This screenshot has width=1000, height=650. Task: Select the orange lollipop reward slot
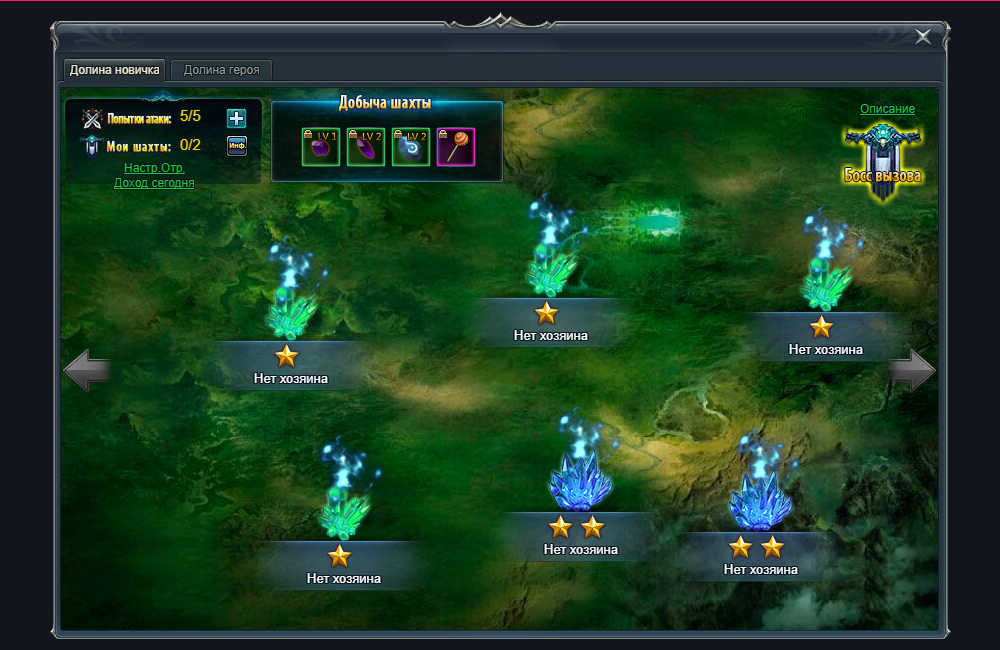(x=456, y=147)
